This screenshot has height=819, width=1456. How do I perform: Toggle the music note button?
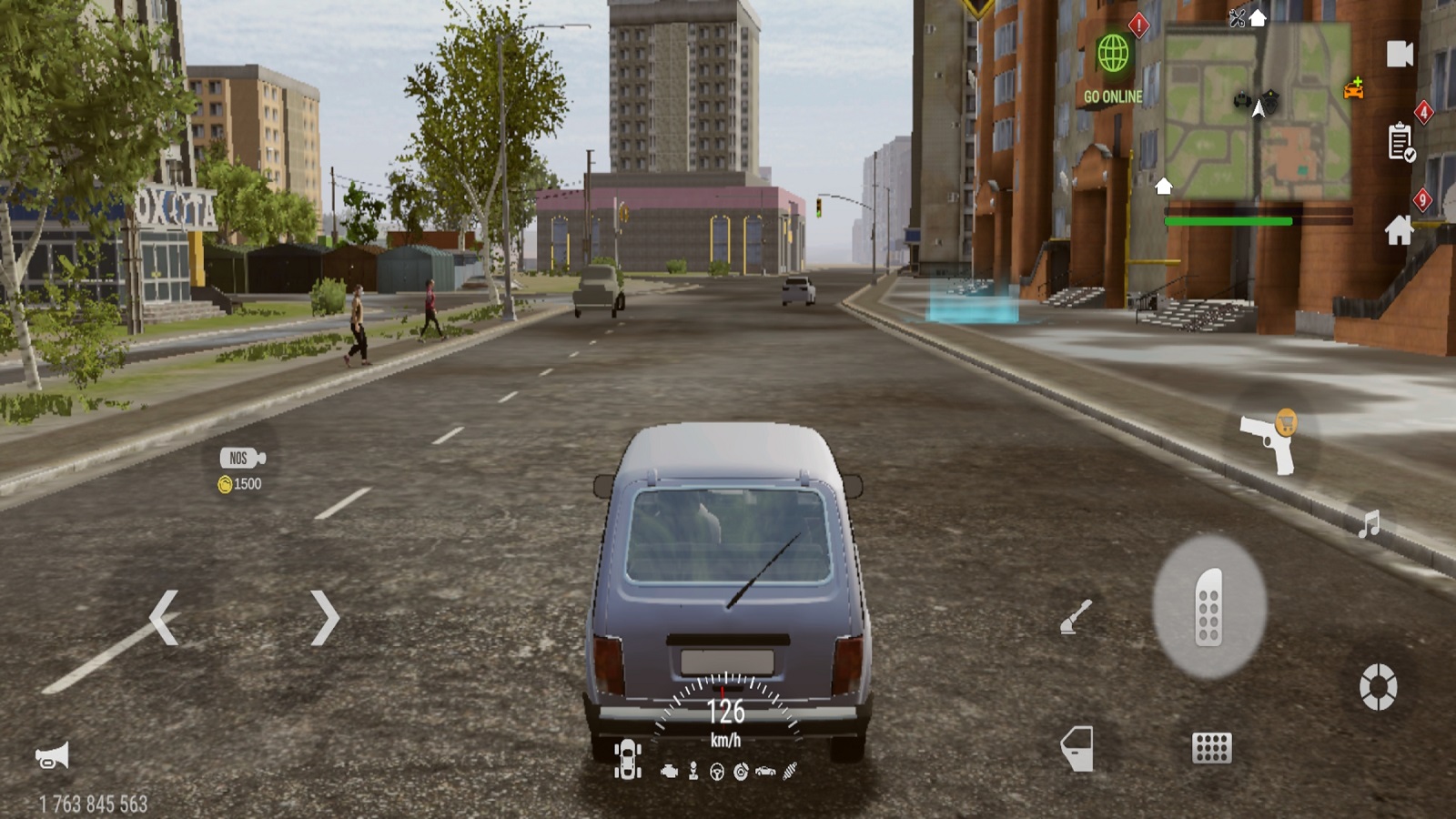[1369, 524]
